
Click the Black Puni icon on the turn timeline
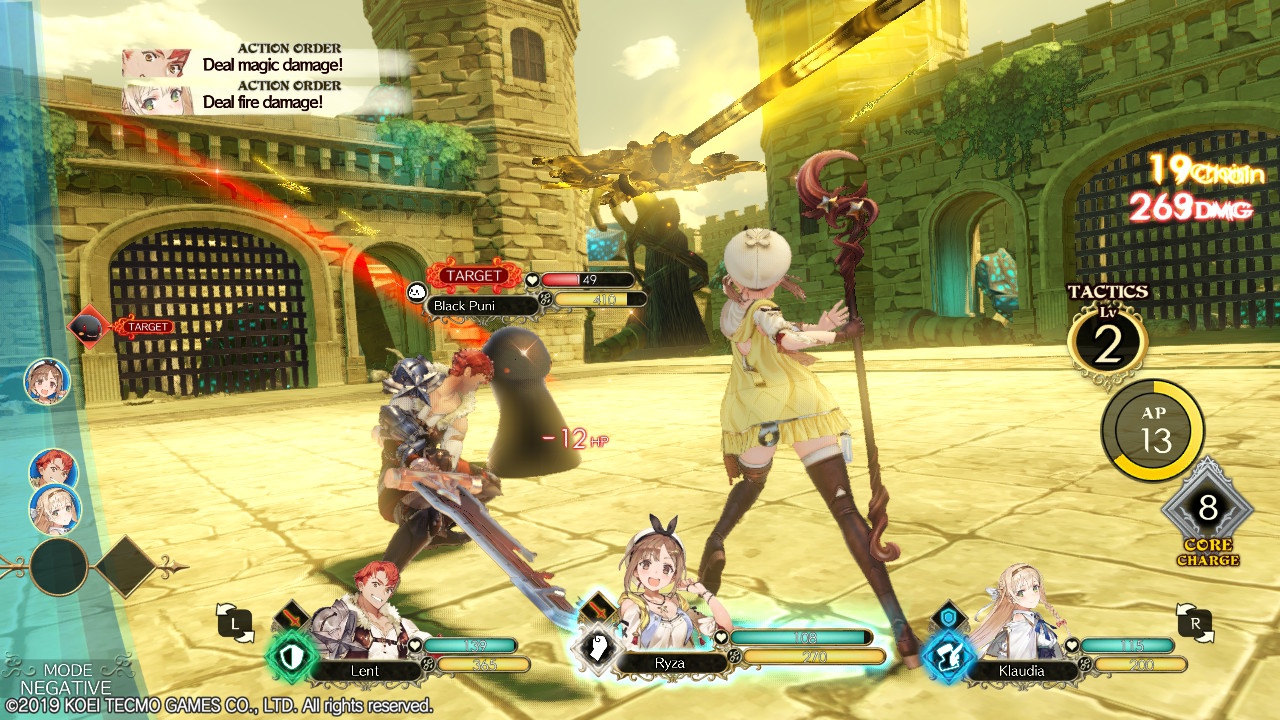coord(87,326)
